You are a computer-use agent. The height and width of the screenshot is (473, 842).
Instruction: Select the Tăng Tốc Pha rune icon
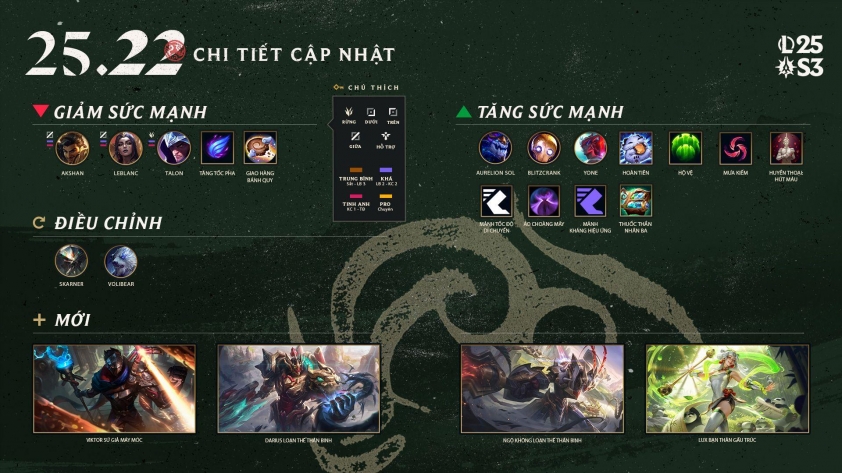pos(217,148)
